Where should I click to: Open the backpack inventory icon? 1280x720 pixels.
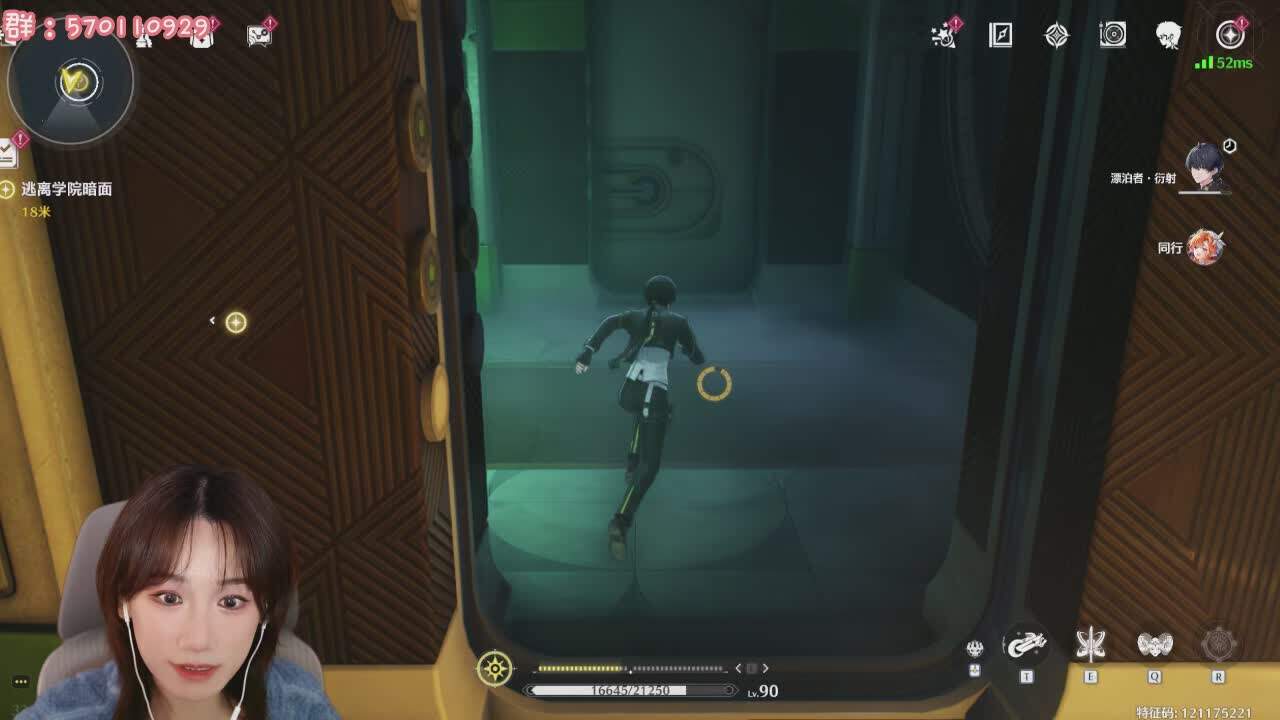point(202,34)
